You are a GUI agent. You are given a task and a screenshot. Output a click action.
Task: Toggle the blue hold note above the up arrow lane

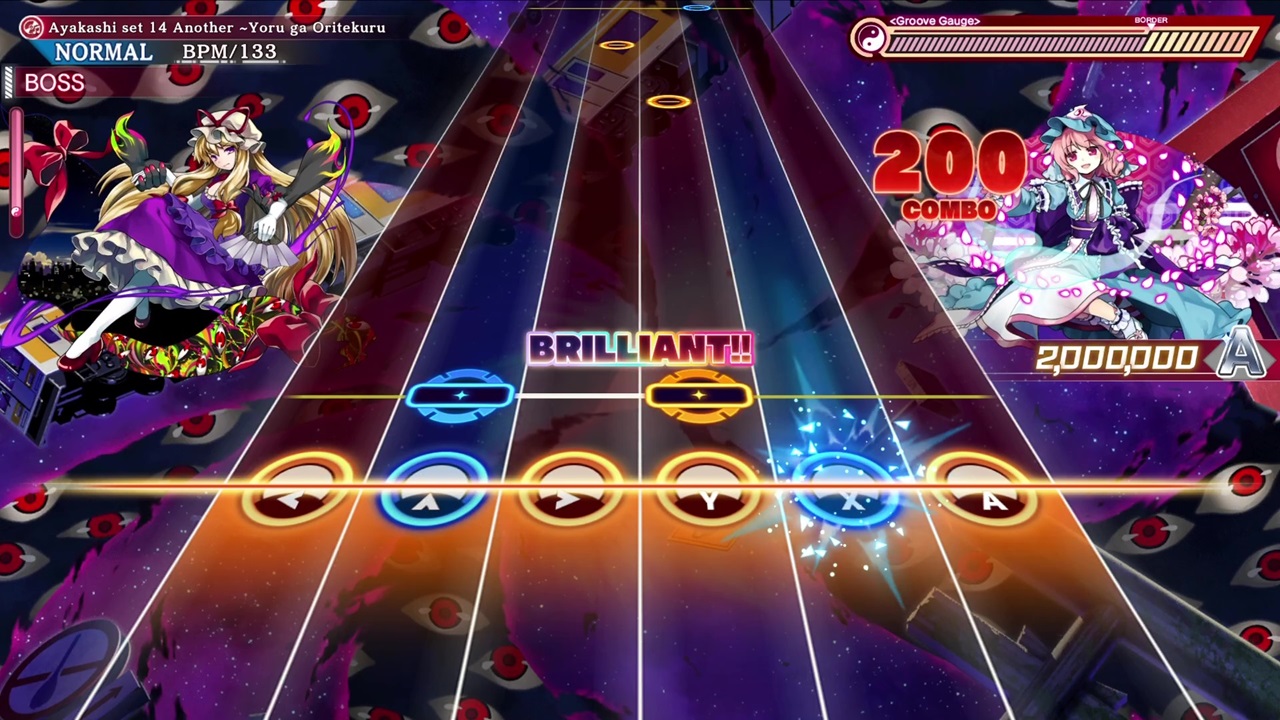click(460, 396)
